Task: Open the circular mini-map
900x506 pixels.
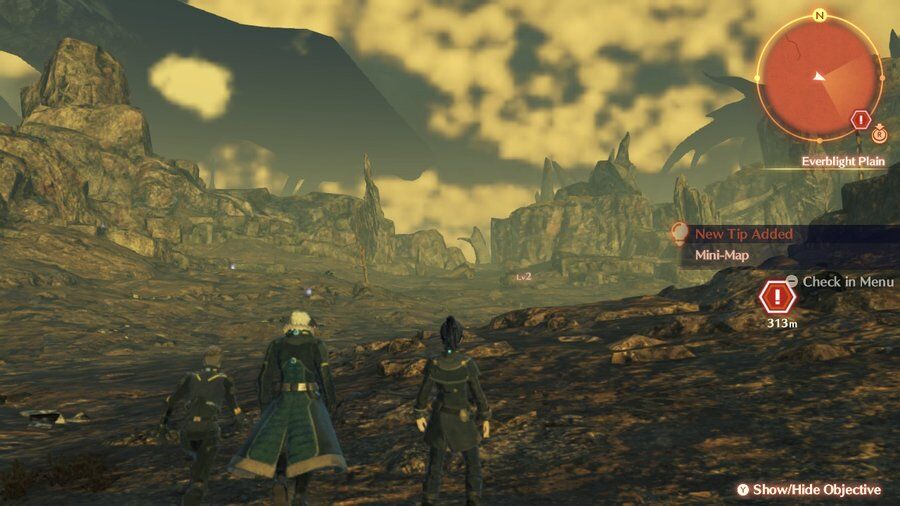Action: point(818,77)
